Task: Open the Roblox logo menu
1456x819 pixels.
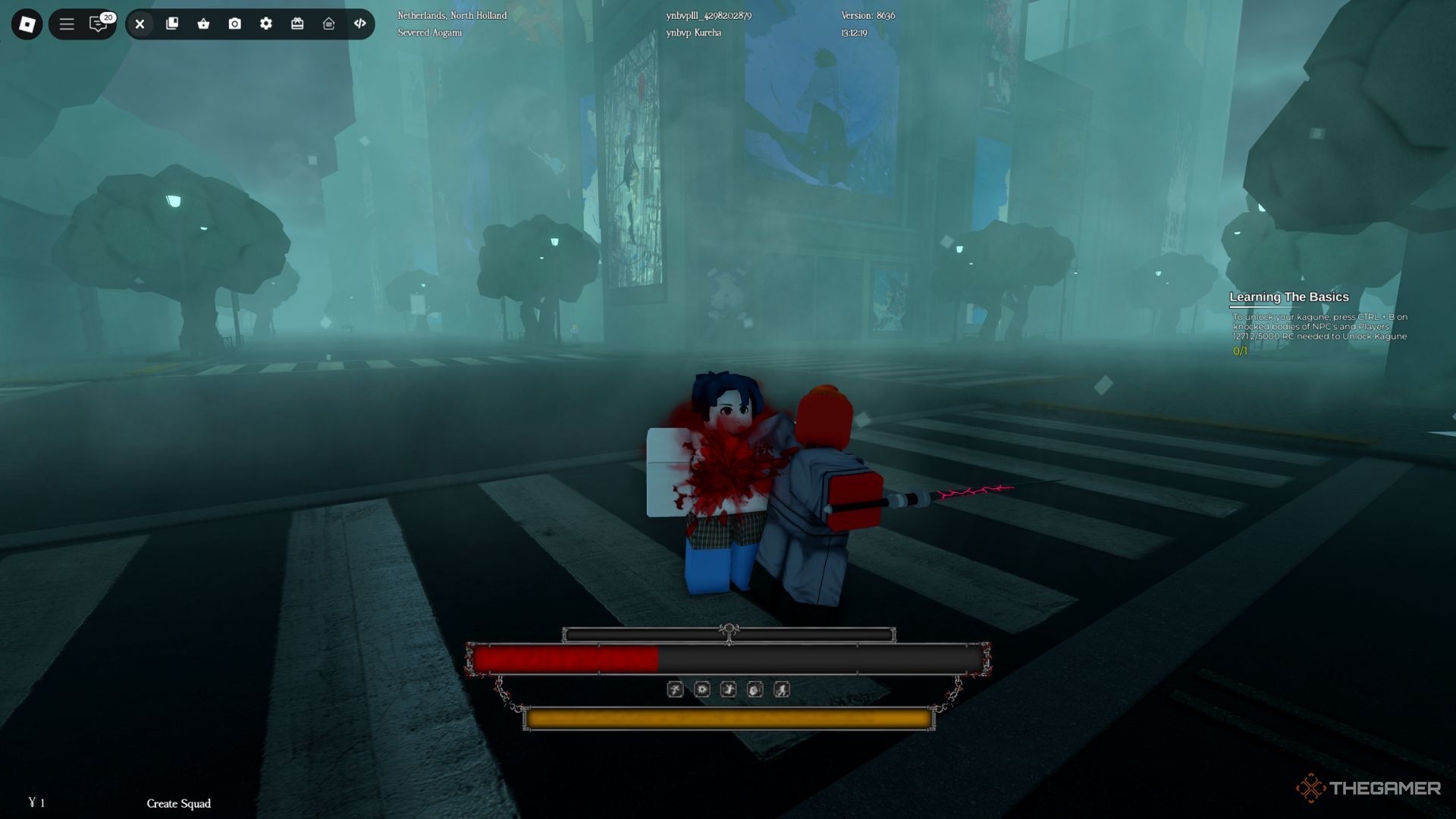Action: click(x=27, y=24)
